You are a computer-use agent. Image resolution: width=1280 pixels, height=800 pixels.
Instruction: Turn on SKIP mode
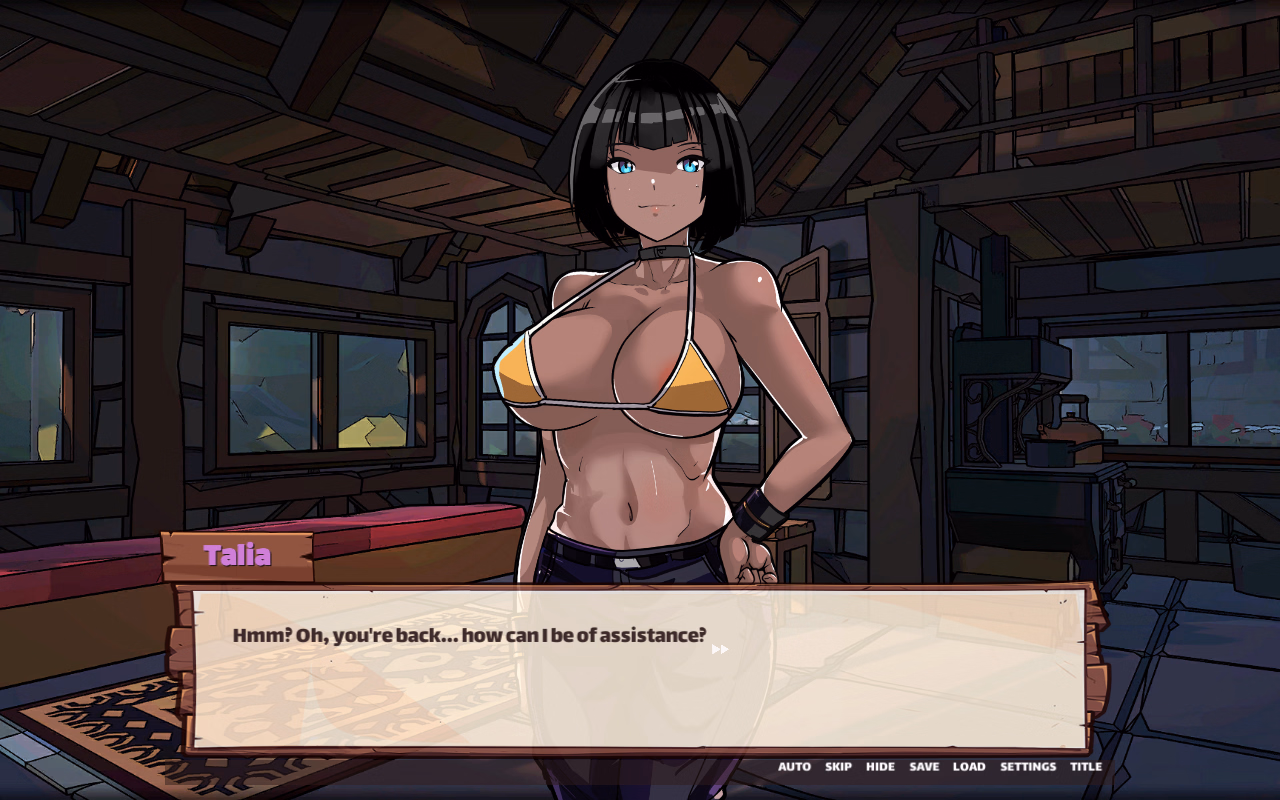pos(837,766)
